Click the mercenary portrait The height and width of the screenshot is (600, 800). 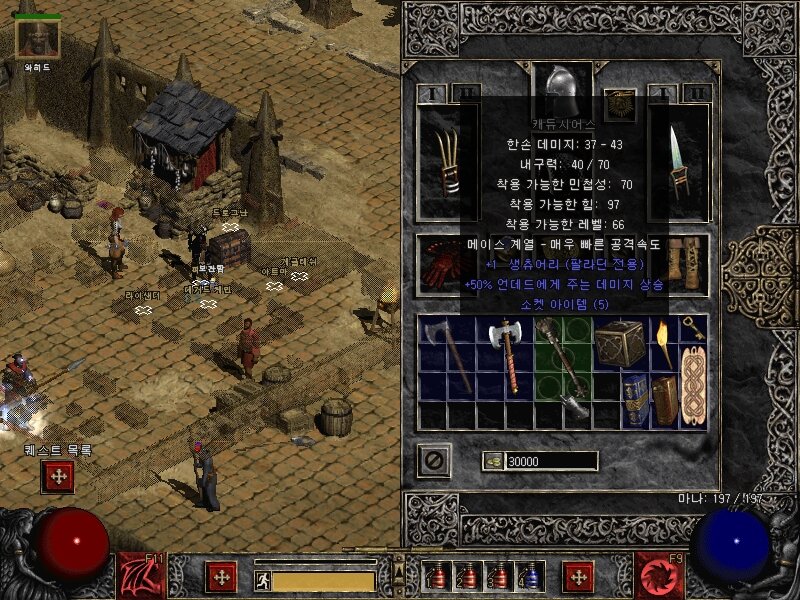pos(38,38)
